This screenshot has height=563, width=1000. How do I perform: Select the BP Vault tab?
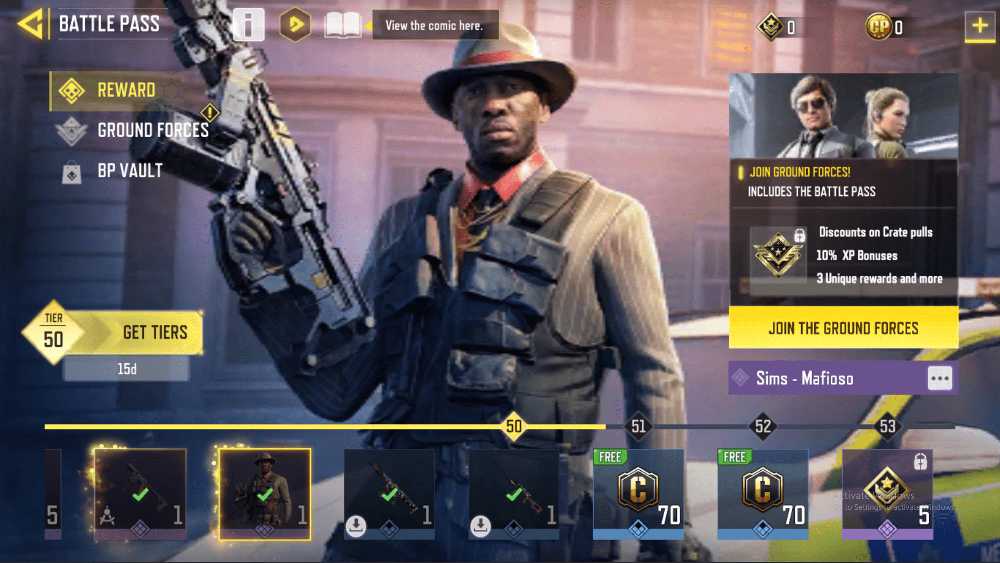point(129,171)
